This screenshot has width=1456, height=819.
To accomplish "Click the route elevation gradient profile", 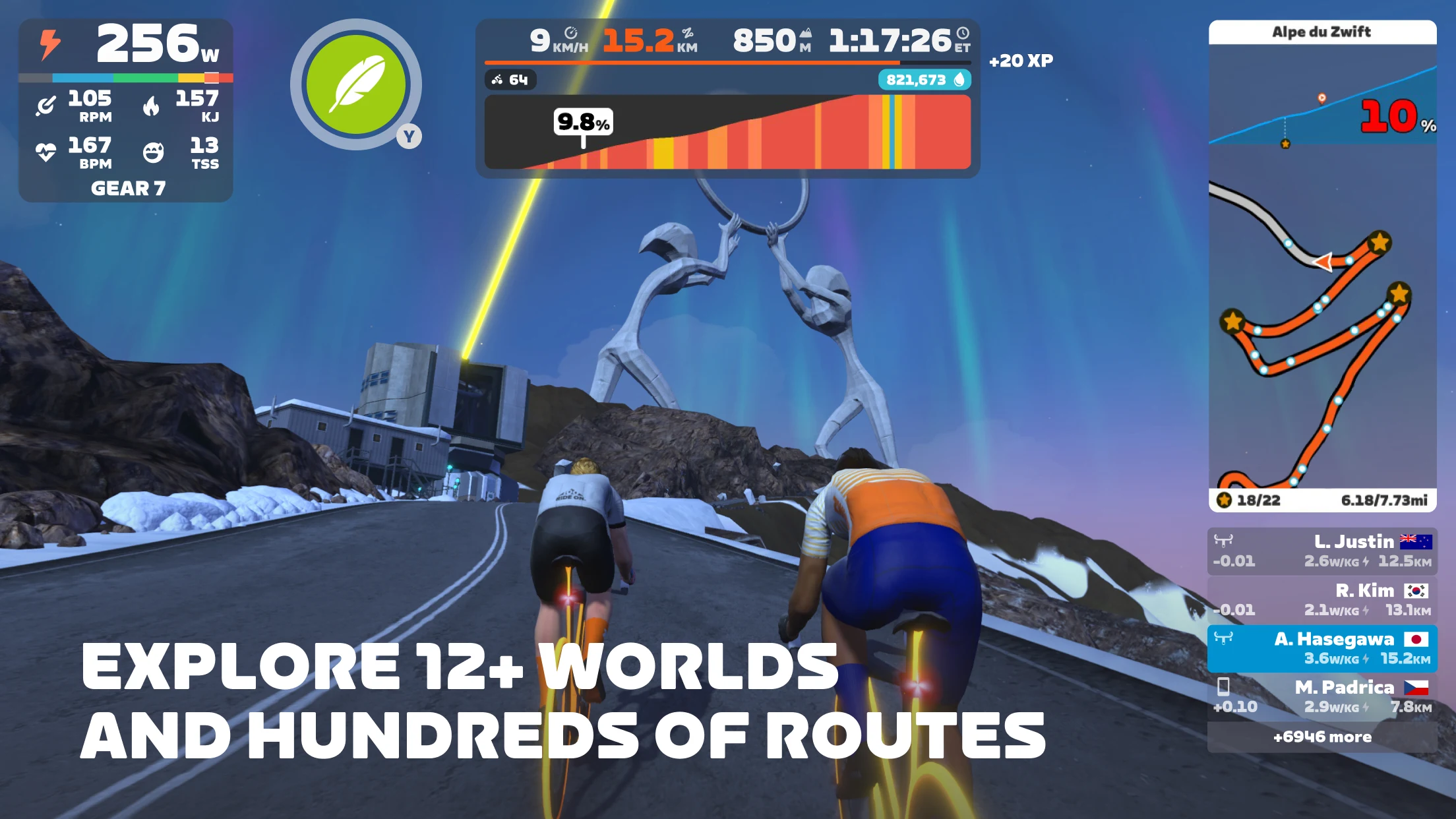I will (727, 132).
